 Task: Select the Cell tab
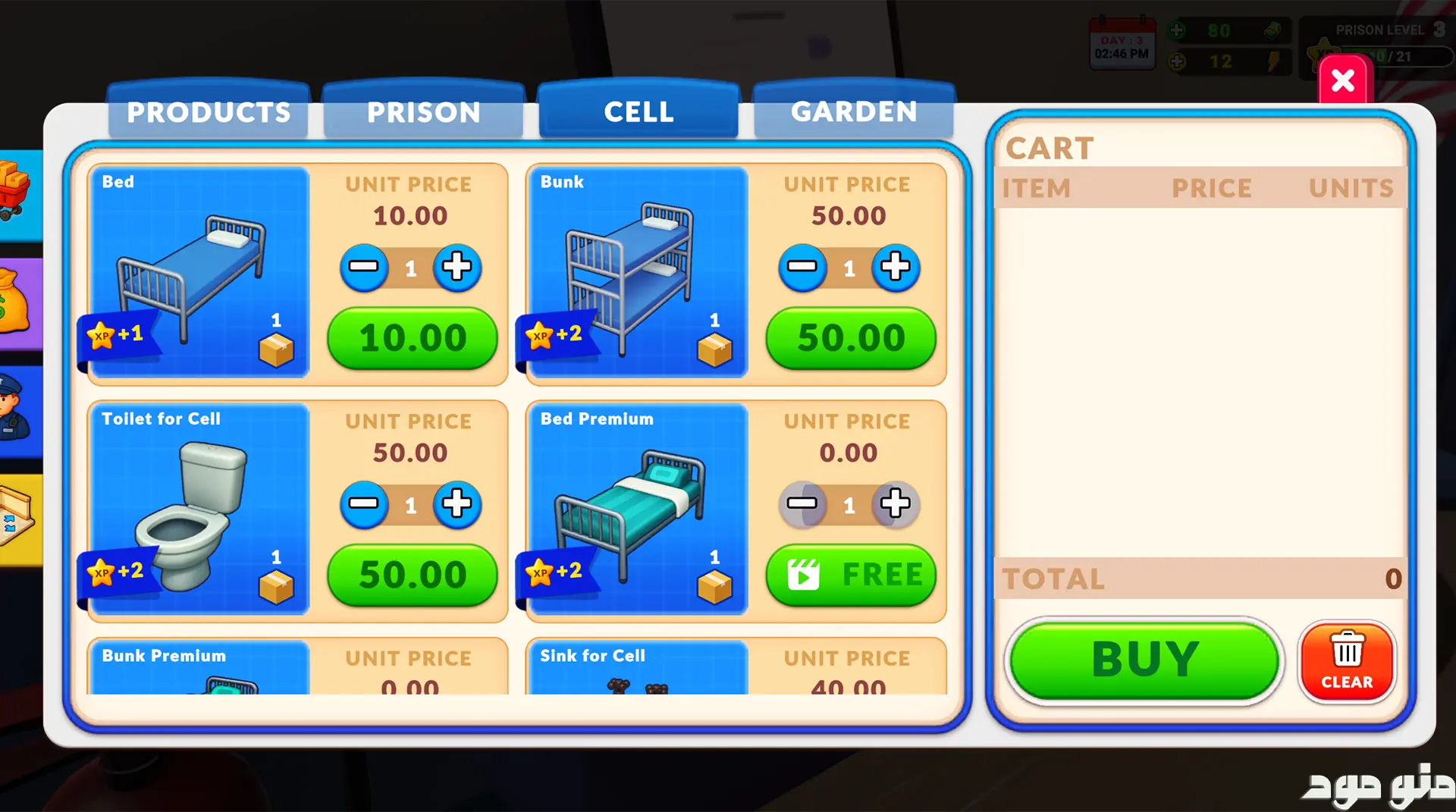(x=639, y=112)
